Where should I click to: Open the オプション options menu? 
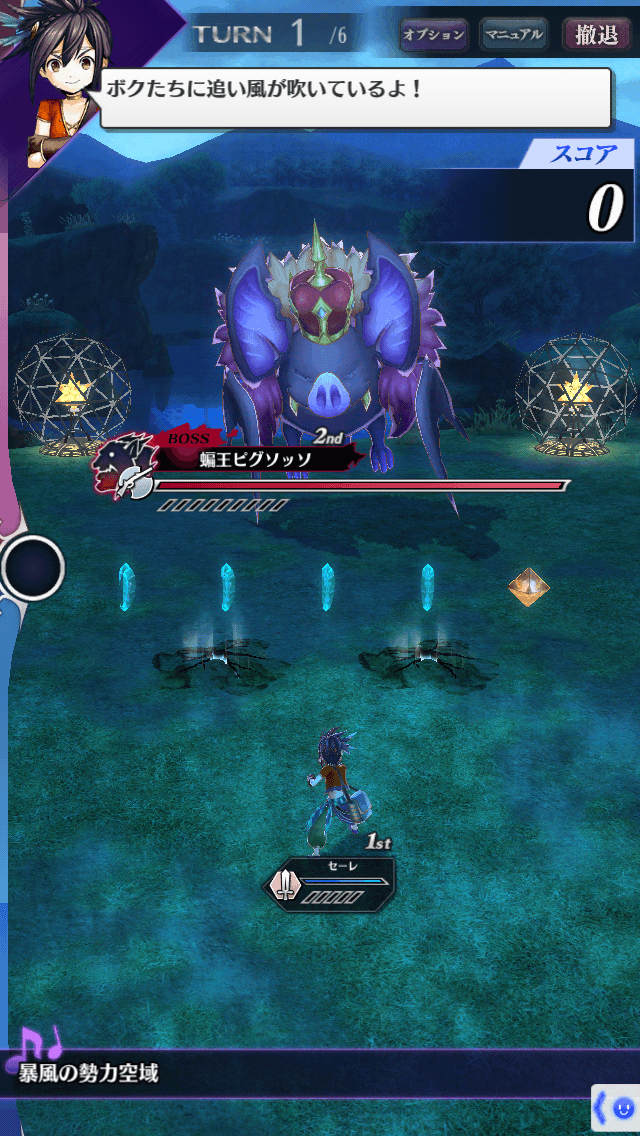tap(434, 35)
